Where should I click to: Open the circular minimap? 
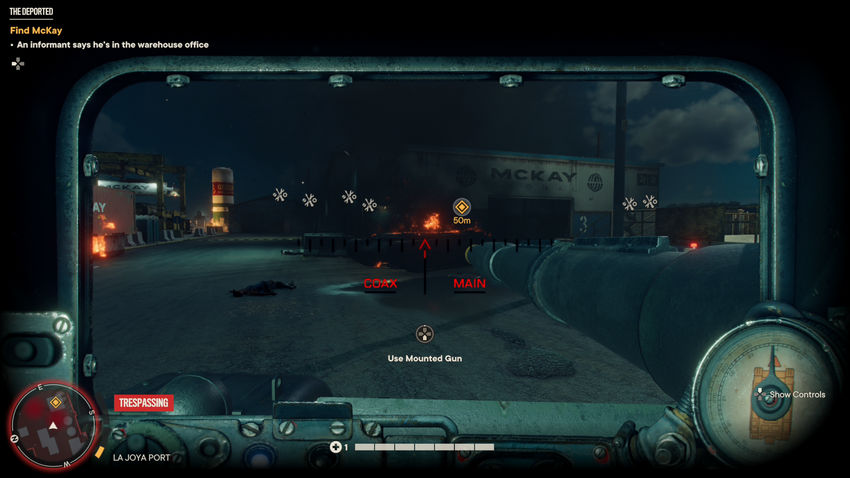53,427
